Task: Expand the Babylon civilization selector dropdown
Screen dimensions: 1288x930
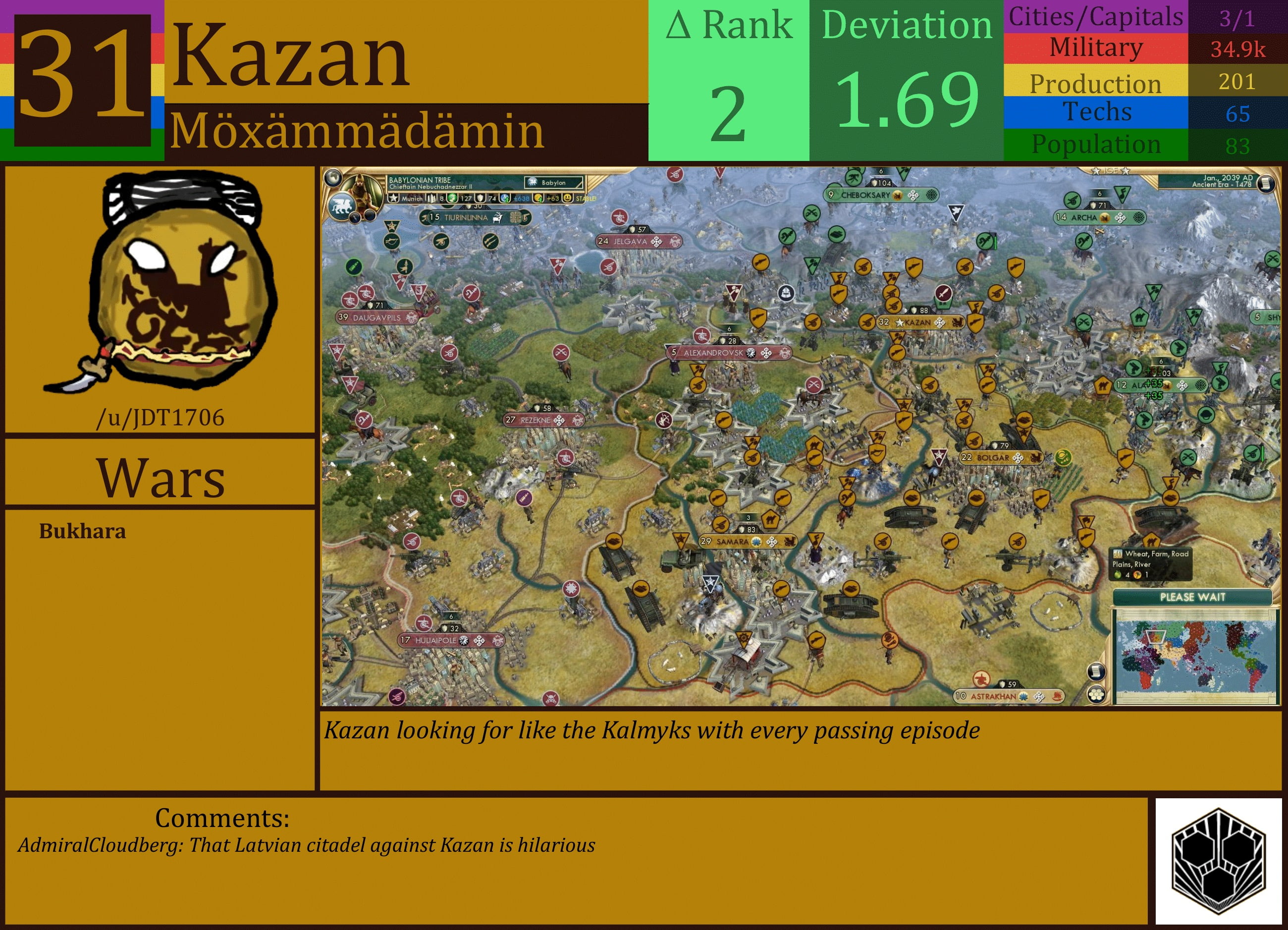Action: (x=553, y=183)
